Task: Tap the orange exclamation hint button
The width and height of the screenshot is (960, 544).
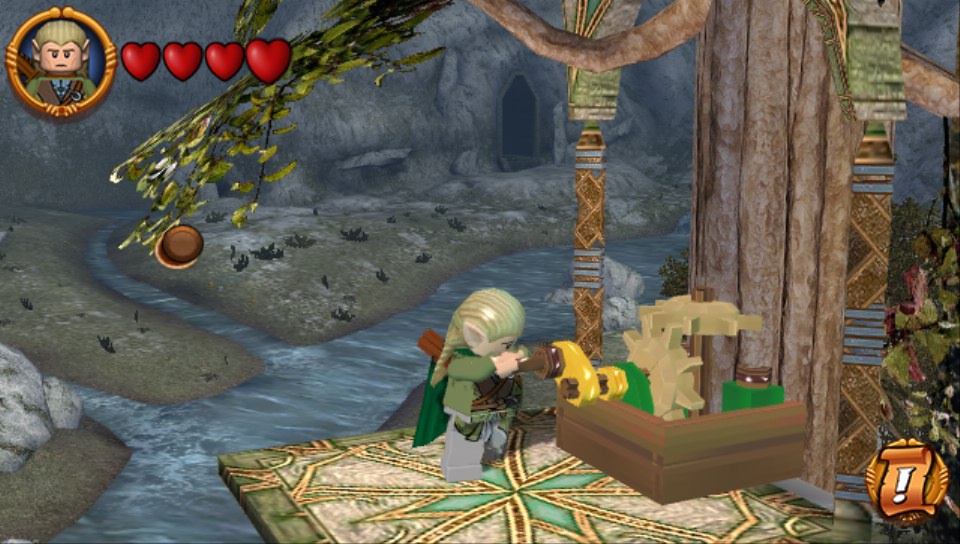Action: [x=906, y=482]
